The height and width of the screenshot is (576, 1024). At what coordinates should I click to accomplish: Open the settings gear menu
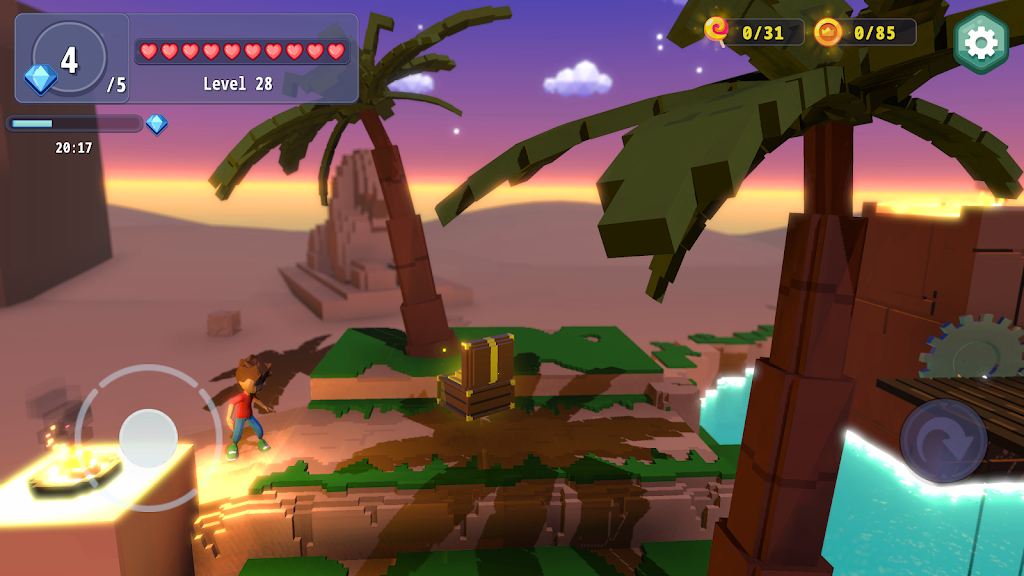pyautogui.click(x=981, y=42)
